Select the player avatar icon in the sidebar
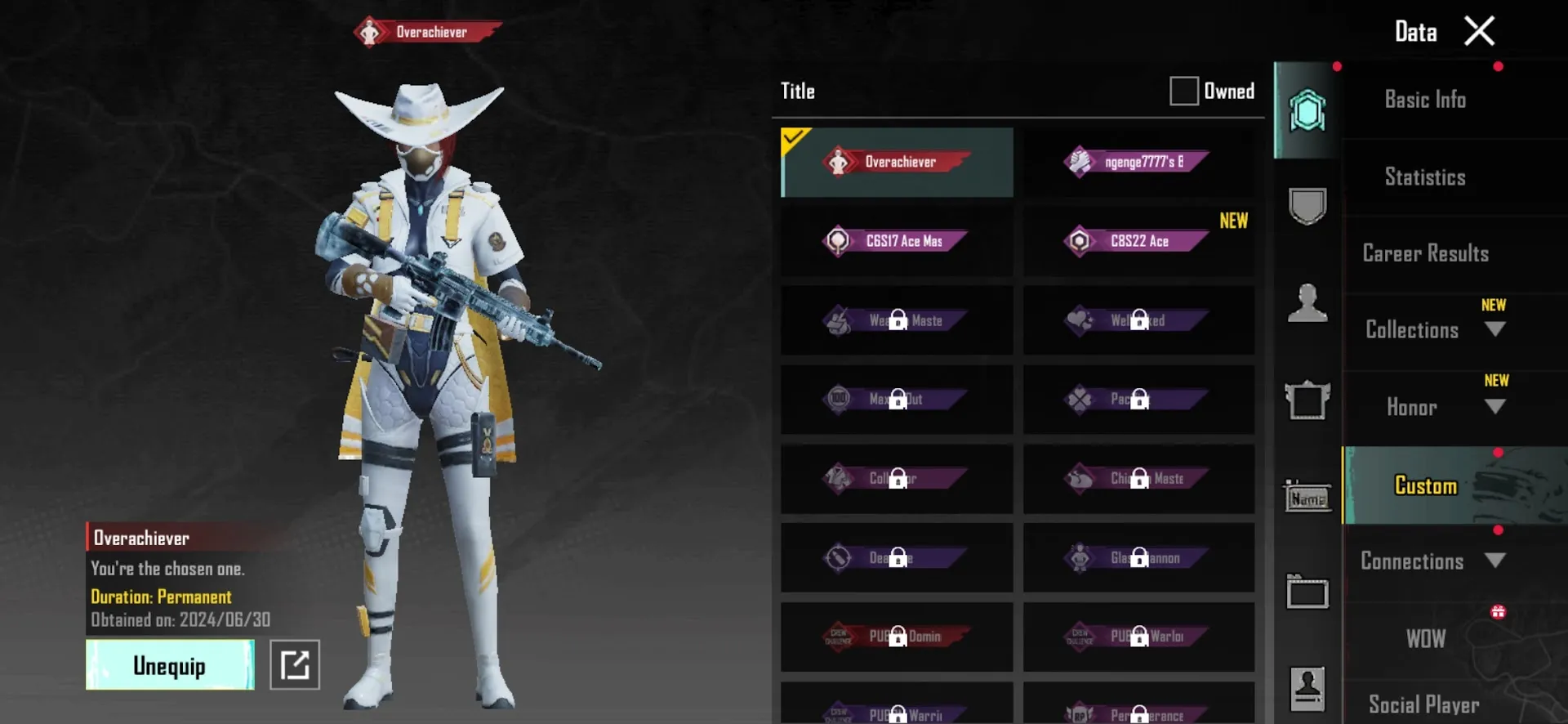The width and height of the screenshot is (1568, 724). tap(1308, 304)
